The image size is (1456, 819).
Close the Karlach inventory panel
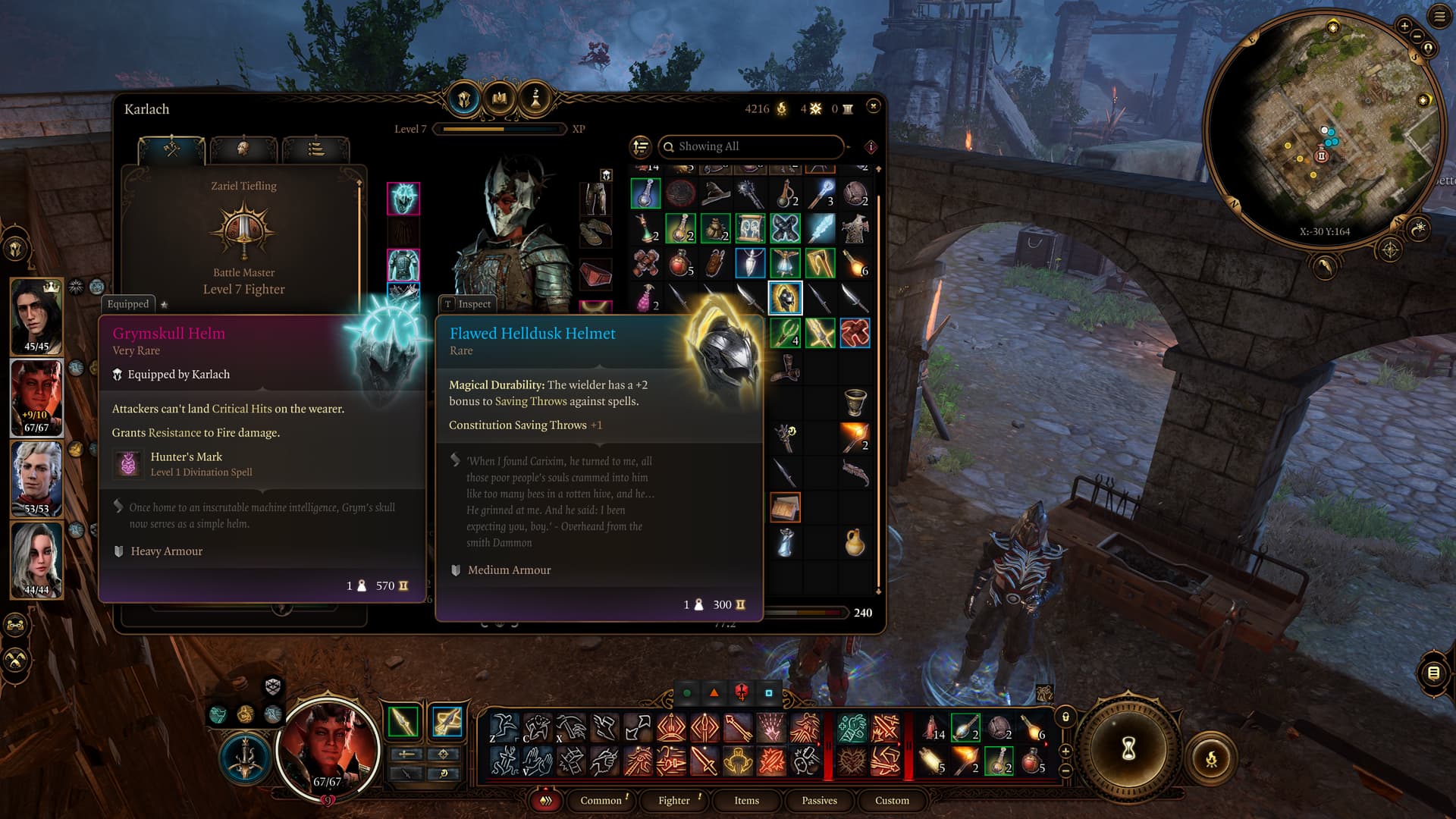873,106
